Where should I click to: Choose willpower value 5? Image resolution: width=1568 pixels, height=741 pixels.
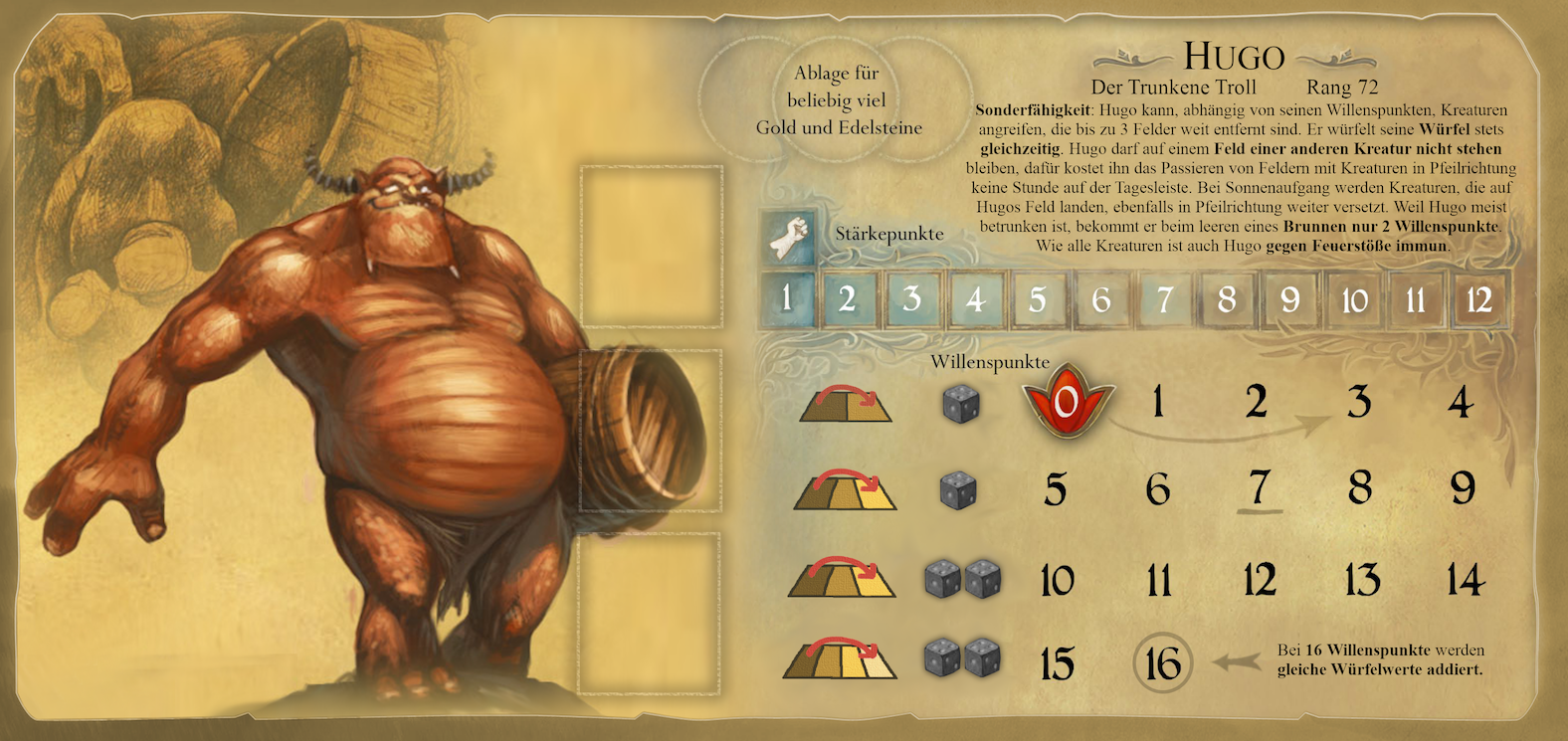1056,489
